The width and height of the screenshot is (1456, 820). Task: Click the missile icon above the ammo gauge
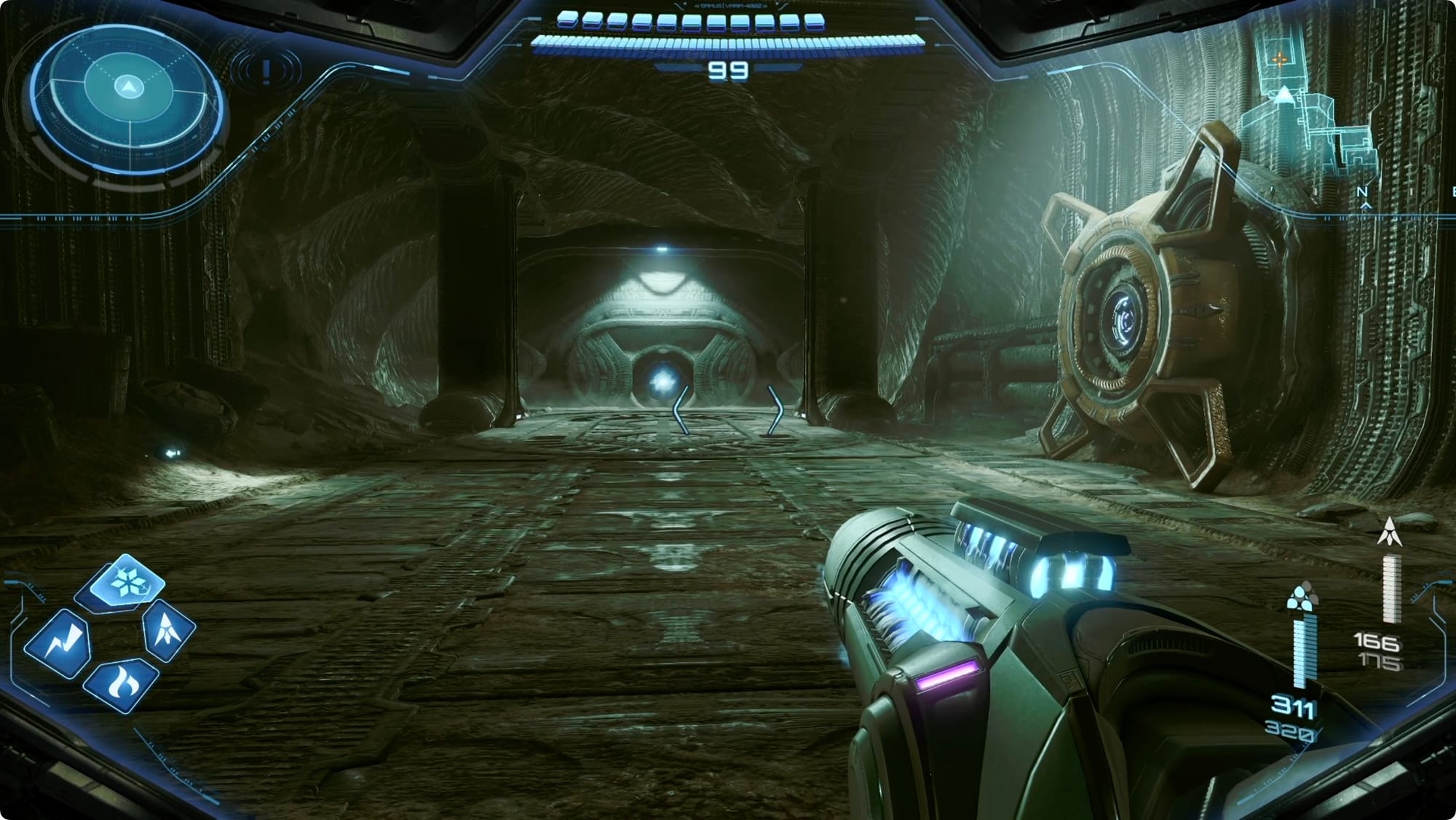click(x=1390, y=532)
